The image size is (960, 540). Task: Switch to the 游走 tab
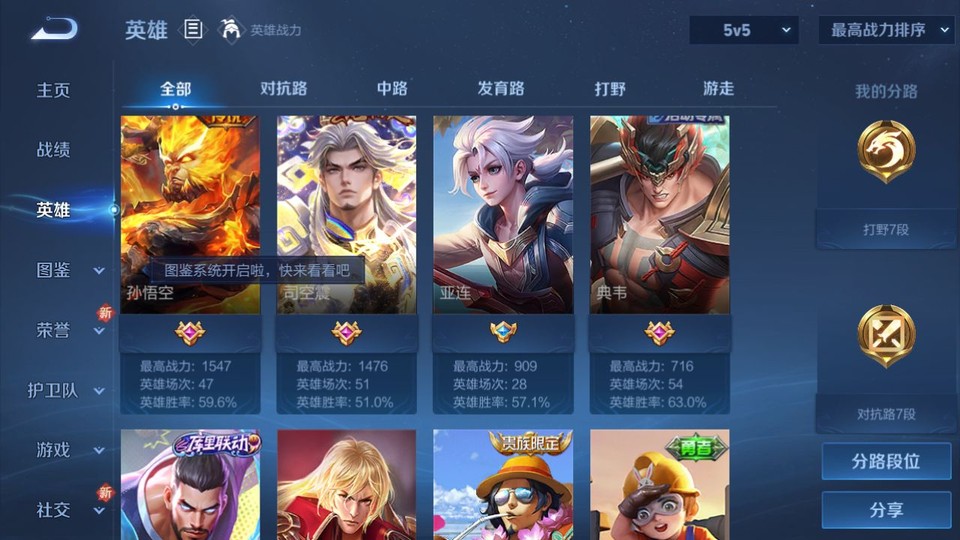click(x=718, y=88)
